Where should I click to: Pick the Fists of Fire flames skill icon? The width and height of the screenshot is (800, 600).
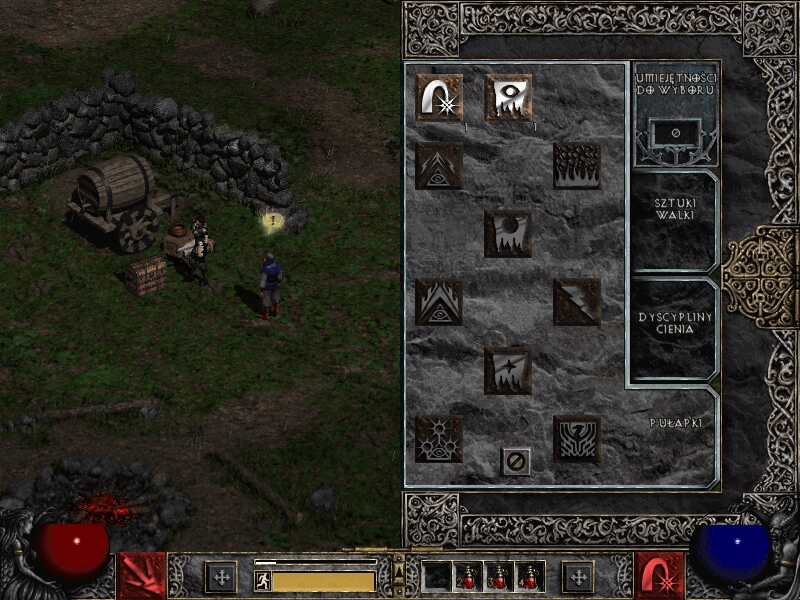pos(577,166)
